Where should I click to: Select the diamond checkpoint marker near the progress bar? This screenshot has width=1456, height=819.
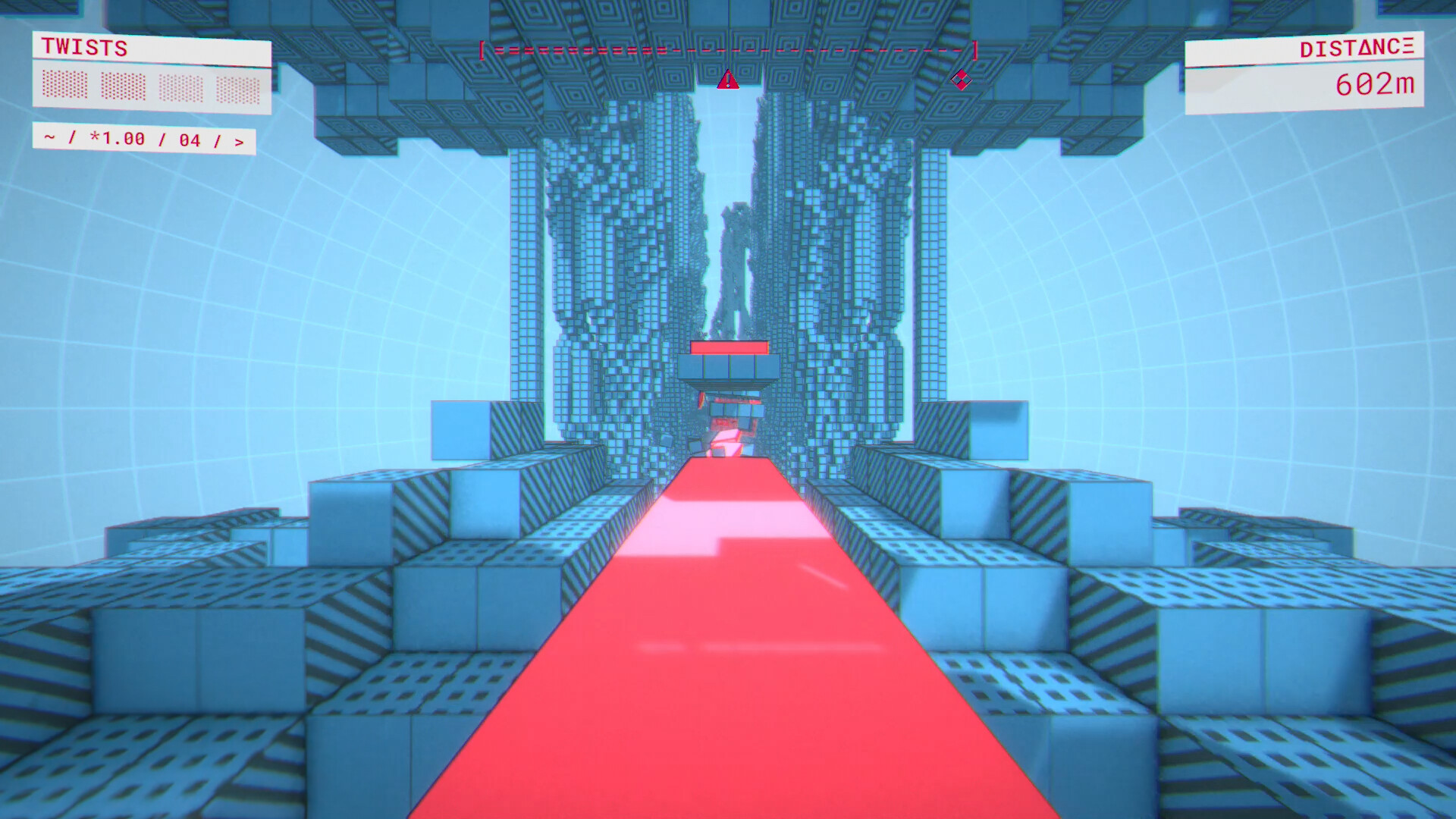pyautogui.click(x=962, y=80)
